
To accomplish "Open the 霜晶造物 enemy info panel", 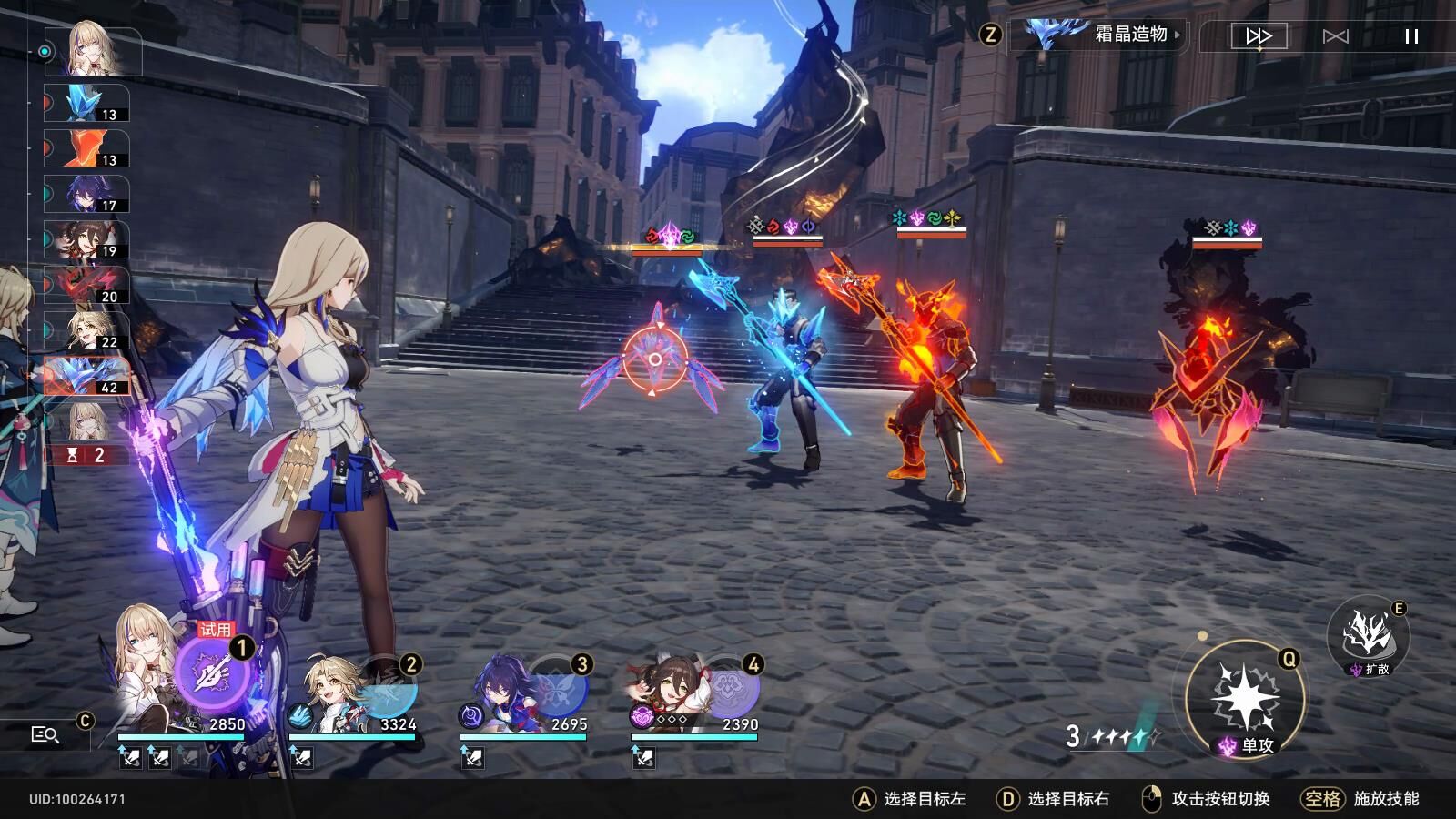I will coord(1101,35).
